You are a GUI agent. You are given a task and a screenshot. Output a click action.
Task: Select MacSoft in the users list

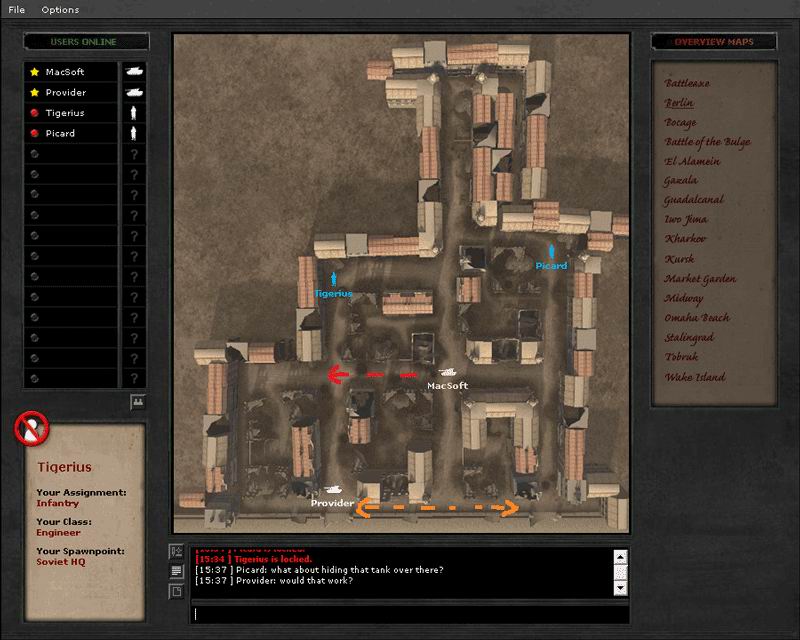point(65,72)
